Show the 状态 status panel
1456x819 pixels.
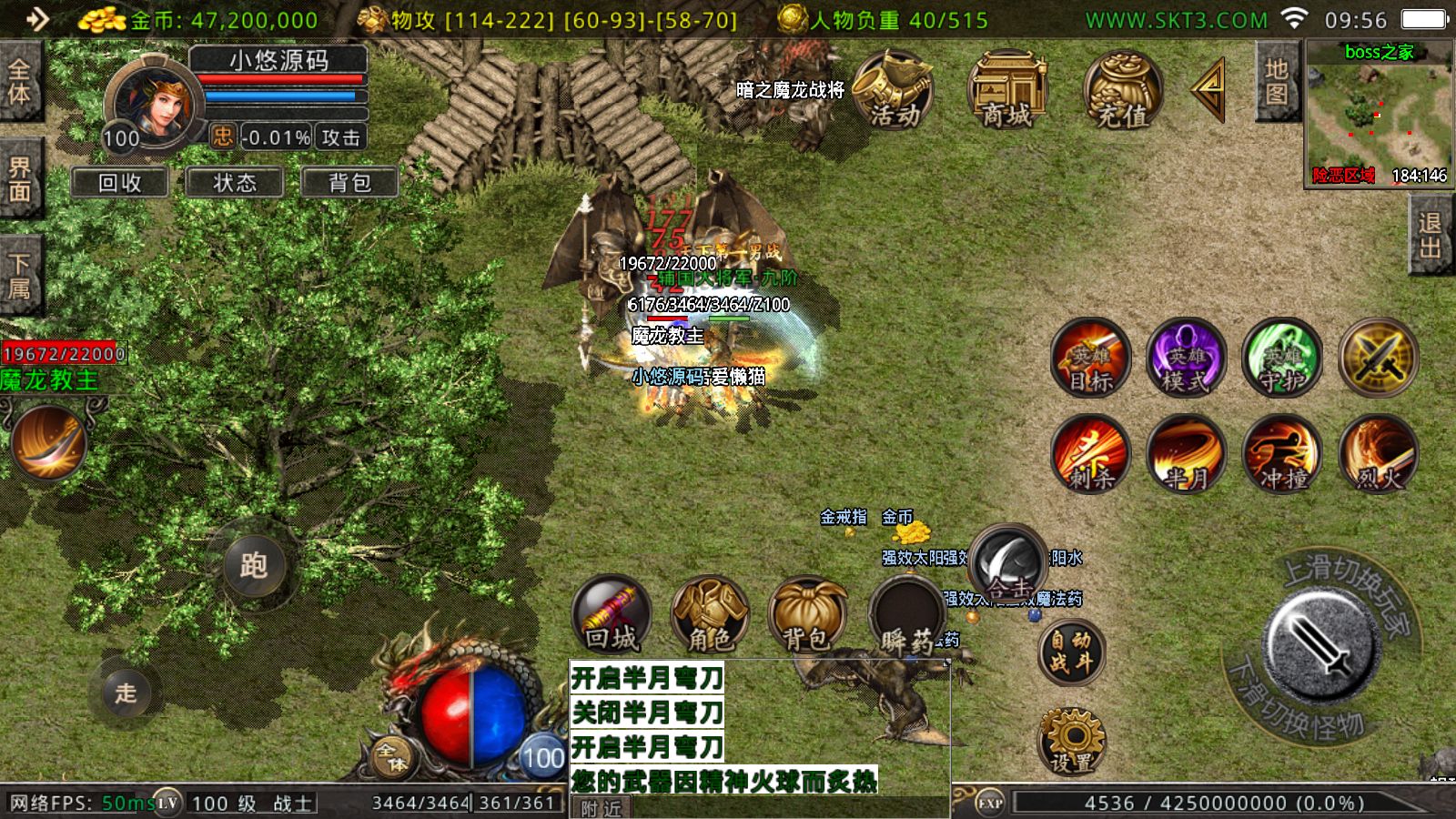[x=235, y=183]
